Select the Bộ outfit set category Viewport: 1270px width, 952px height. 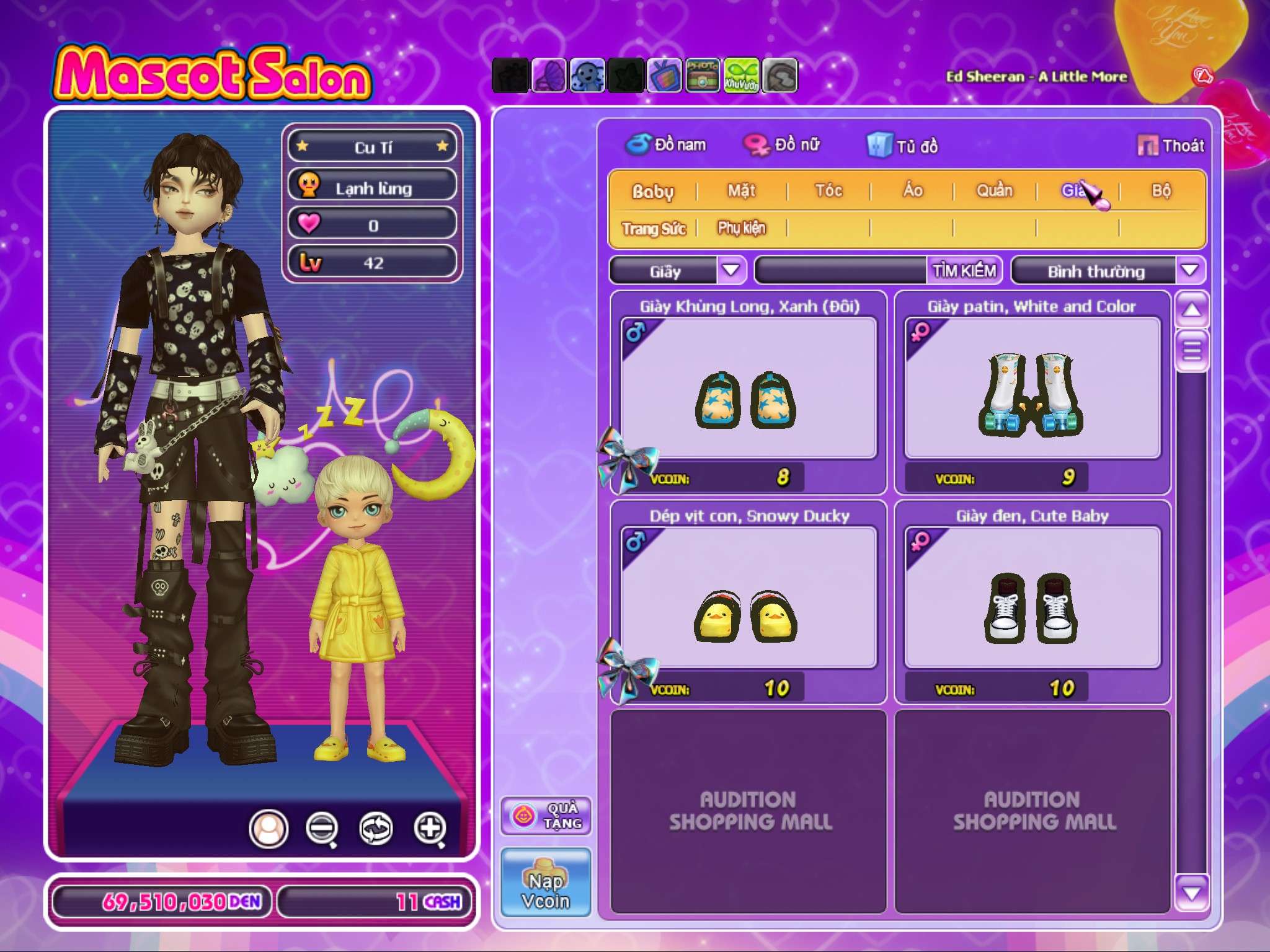click(1161, 191)
